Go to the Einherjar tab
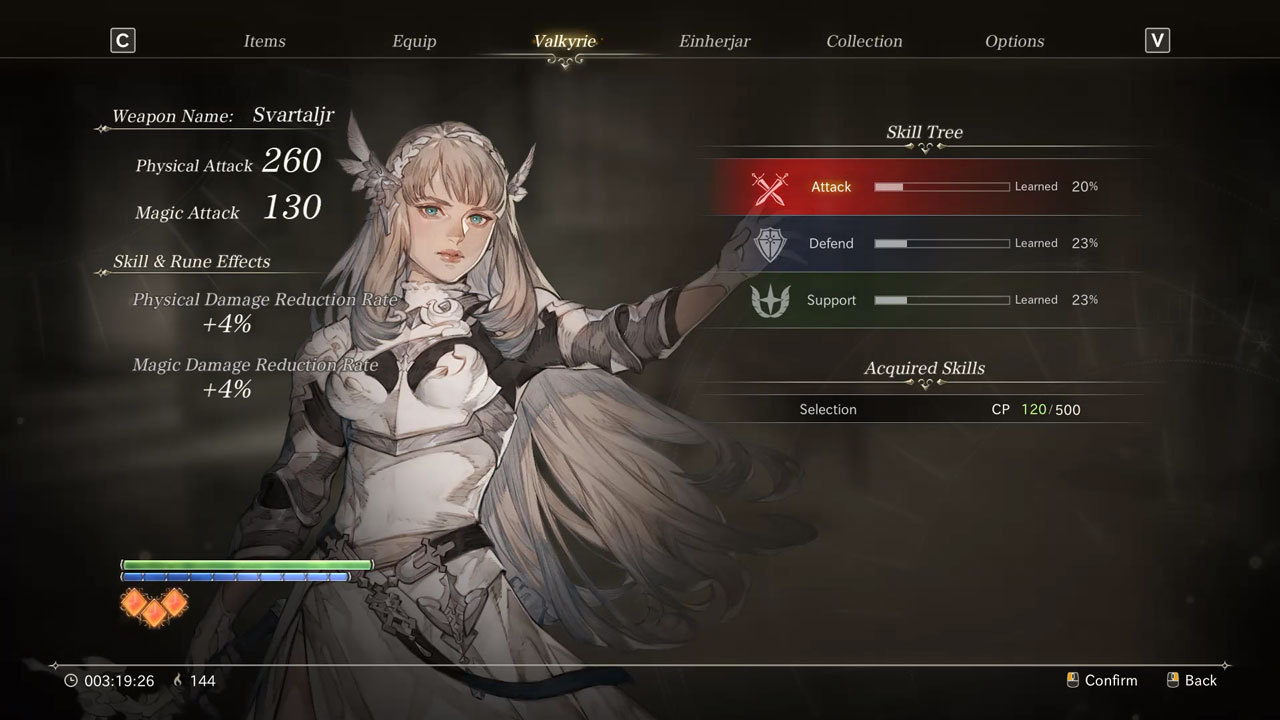Screen dimensions: 1280x720 tap(714, 41)
